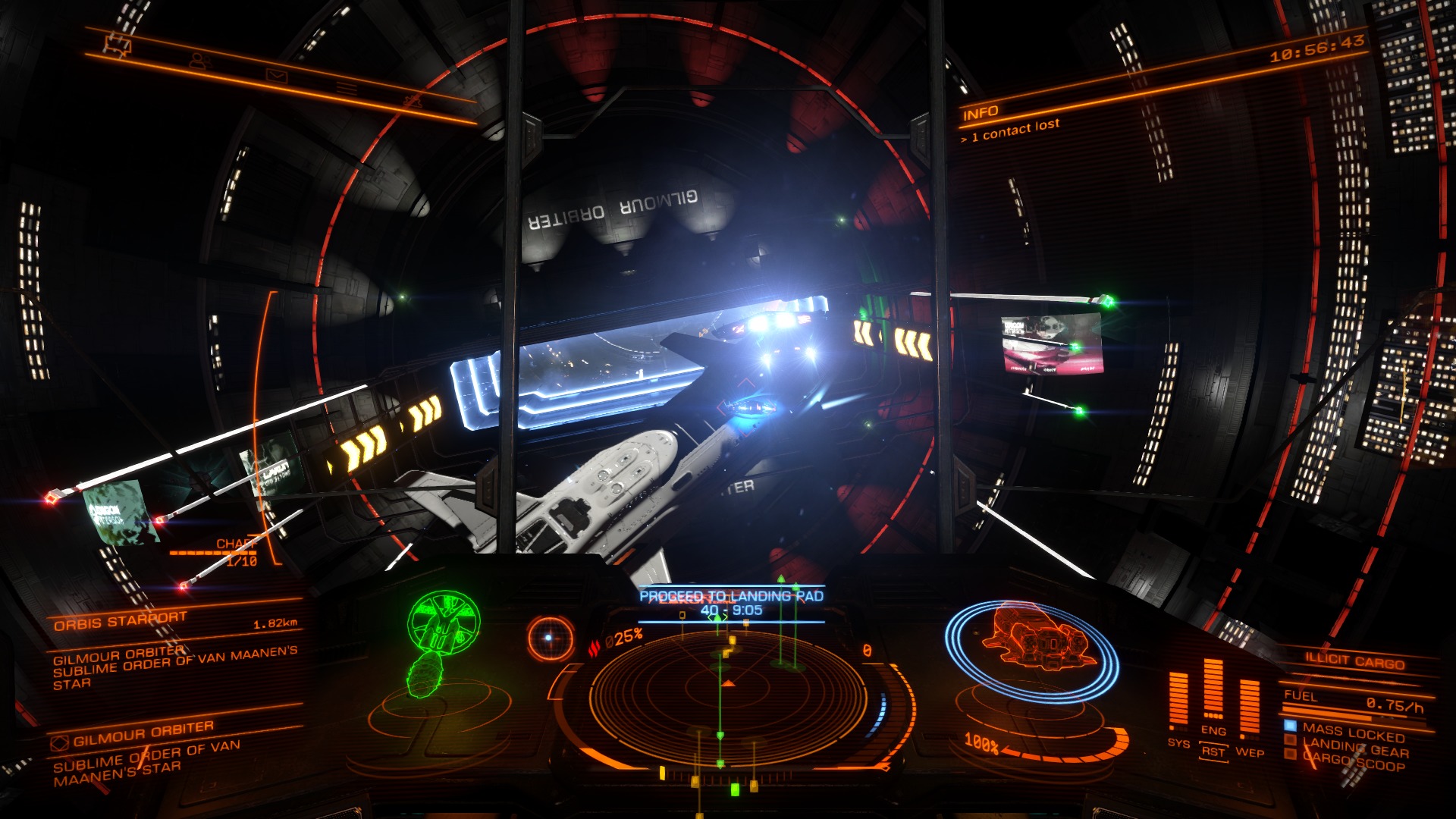Screen dimensions: 1456x819
Task: Select the three-lines list tab
Action: [347, 89]
